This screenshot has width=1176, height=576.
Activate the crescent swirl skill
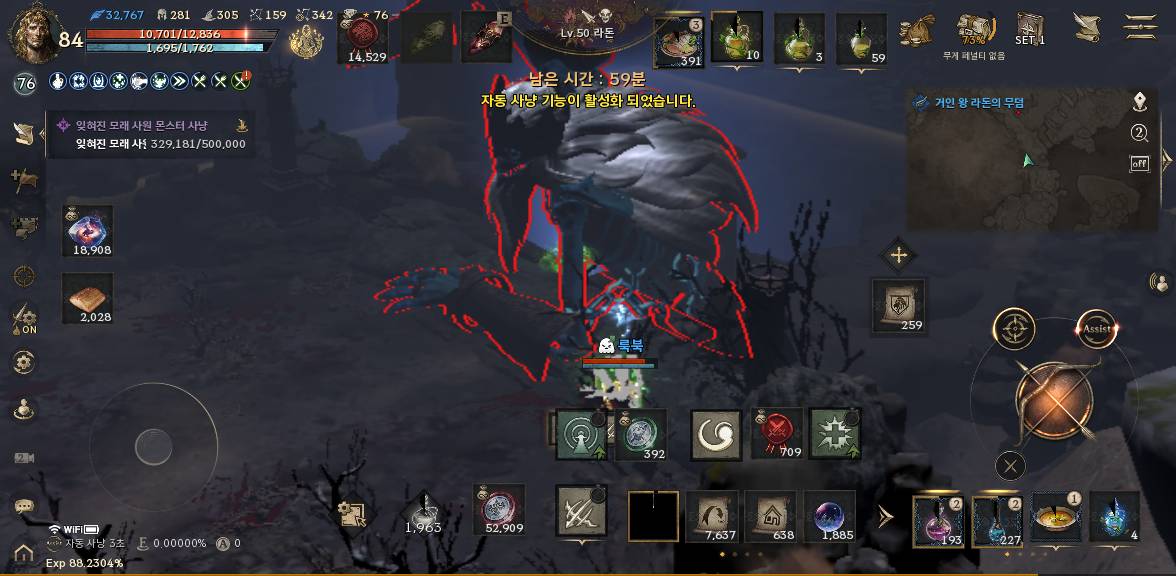click(716, 435)
